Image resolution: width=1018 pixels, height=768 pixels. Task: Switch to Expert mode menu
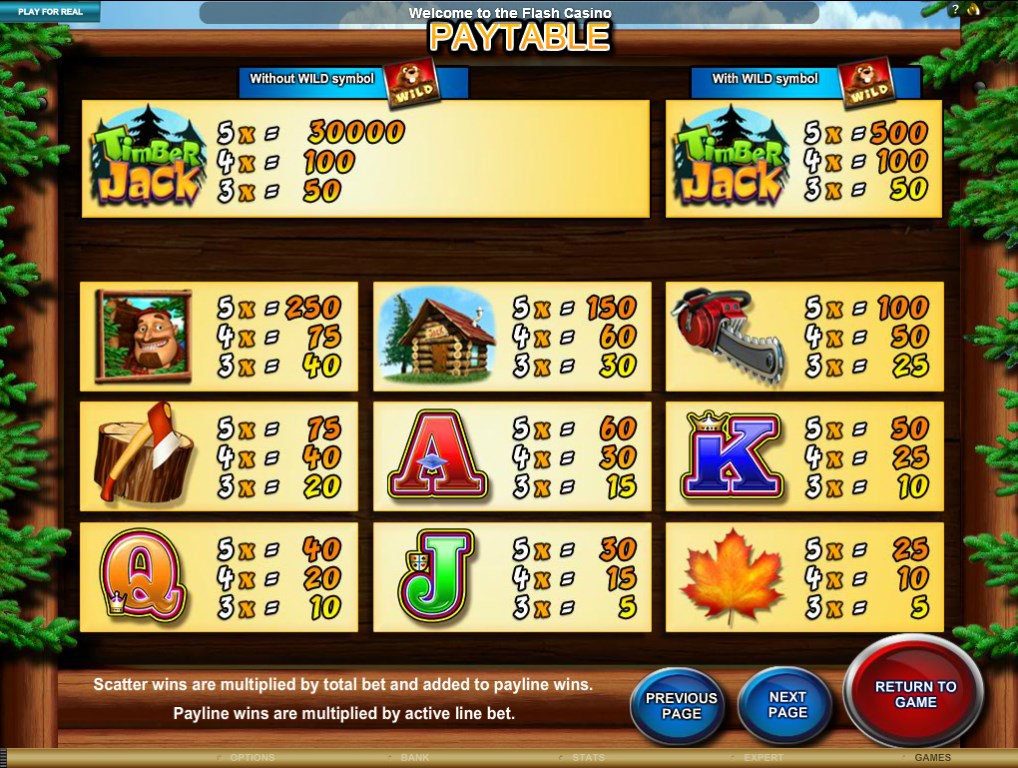(x=764, y=758)
